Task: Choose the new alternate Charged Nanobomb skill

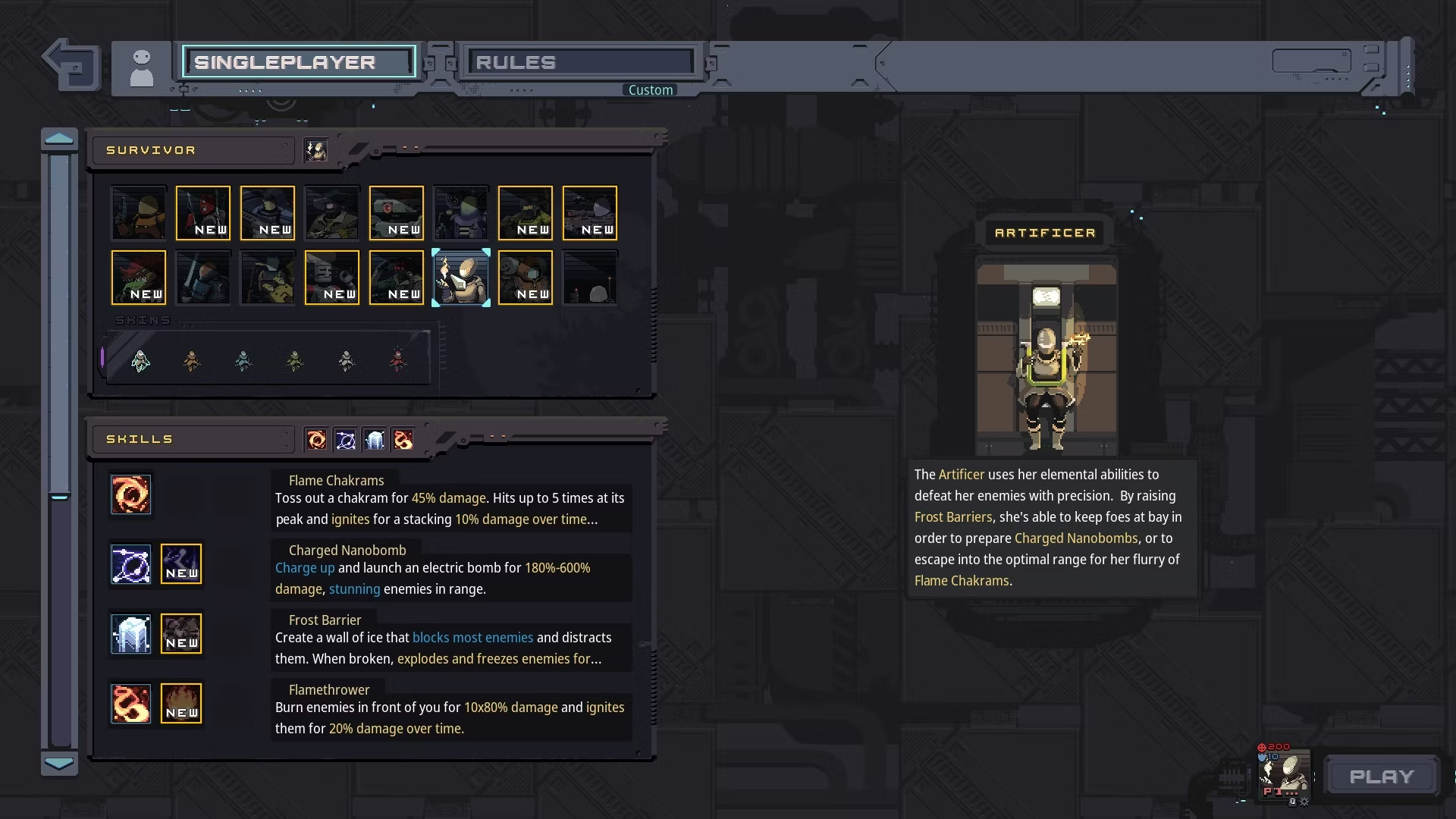Action: point(181,564)
